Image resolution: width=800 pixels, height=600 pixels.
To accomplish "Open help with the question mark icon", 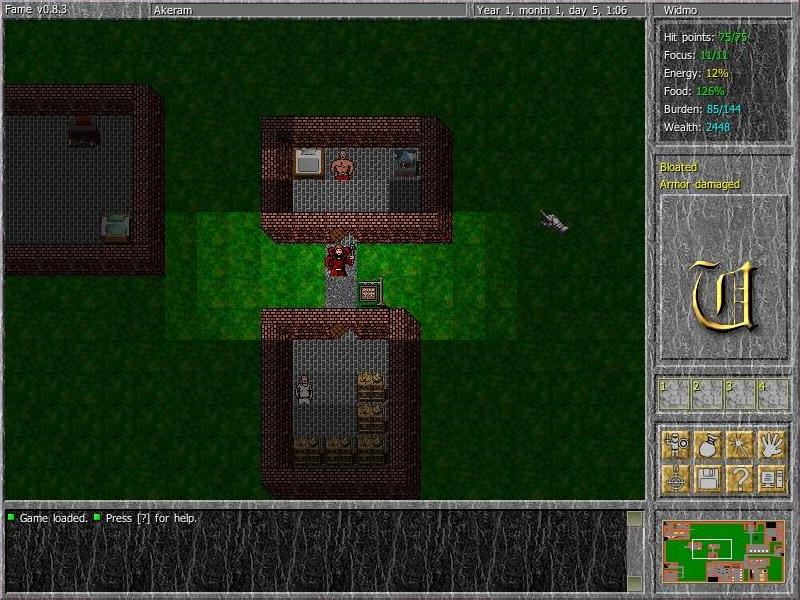I will (x=739, y=478).
